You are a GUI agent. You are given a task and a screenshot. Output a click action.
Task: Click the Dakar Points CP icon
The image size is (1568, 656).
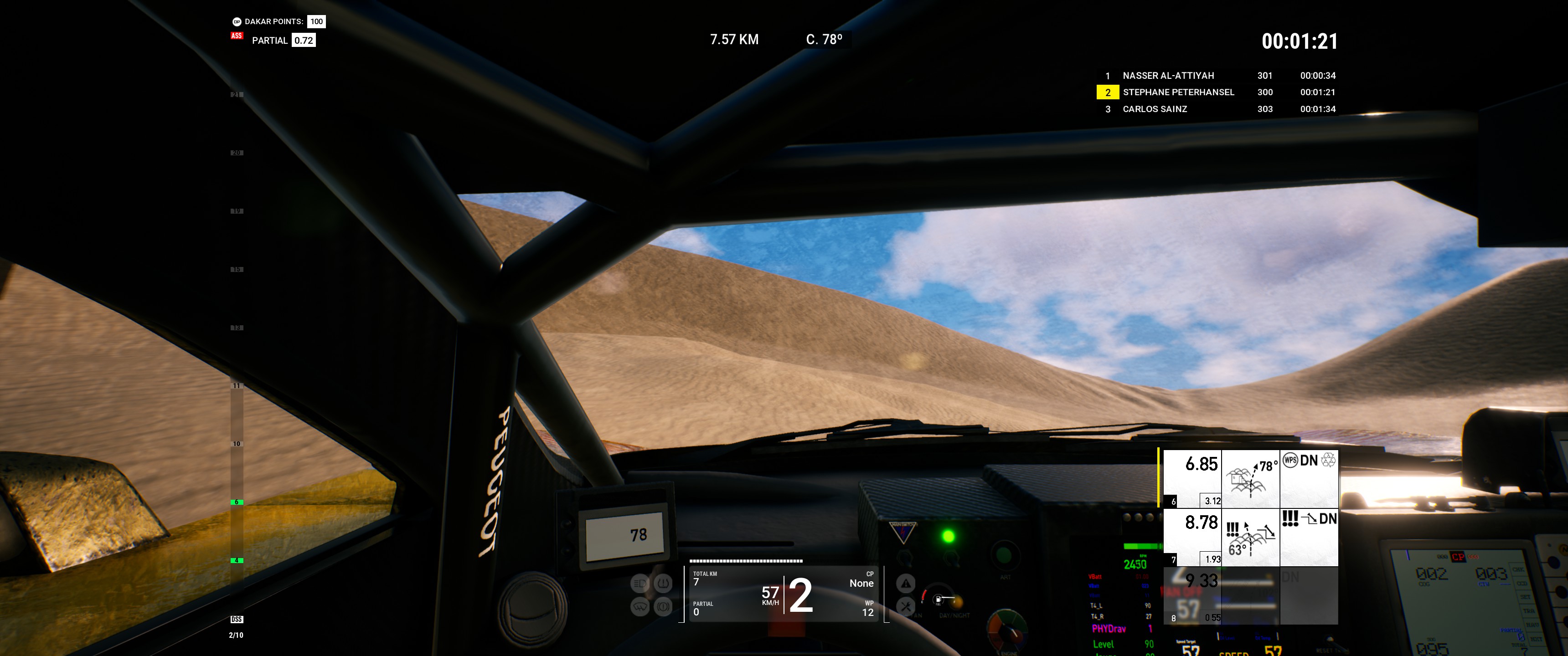pyautogui.click(x=237, y=22)
